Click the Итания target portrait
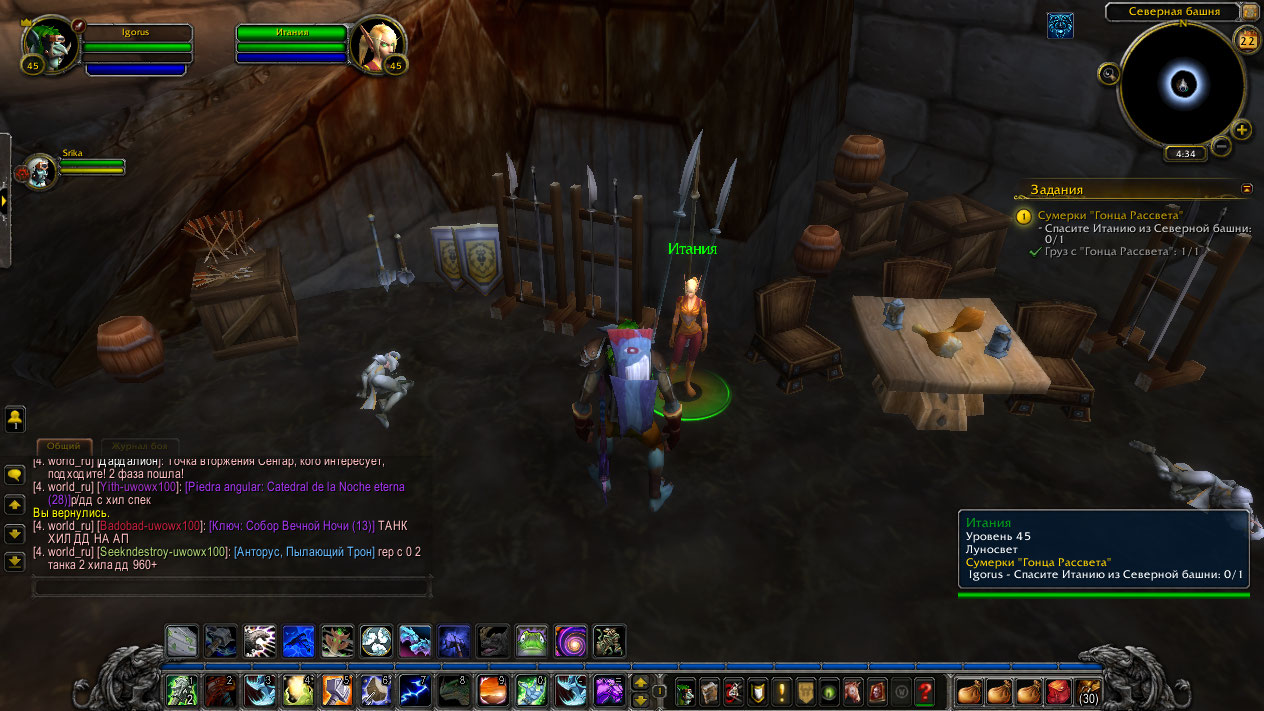Image resolution: width=1264 pixels, height=711 pixels. (x=377, y=45)
